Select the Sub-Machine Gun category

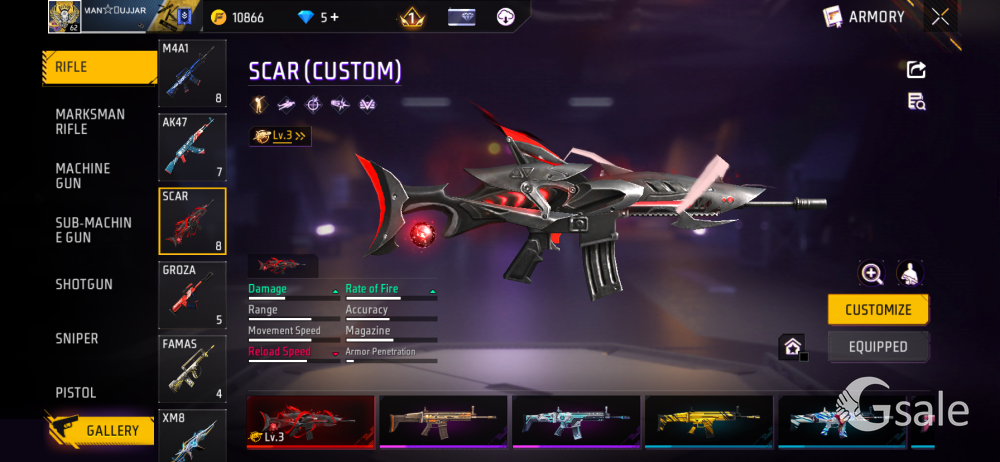click(93, 230)
